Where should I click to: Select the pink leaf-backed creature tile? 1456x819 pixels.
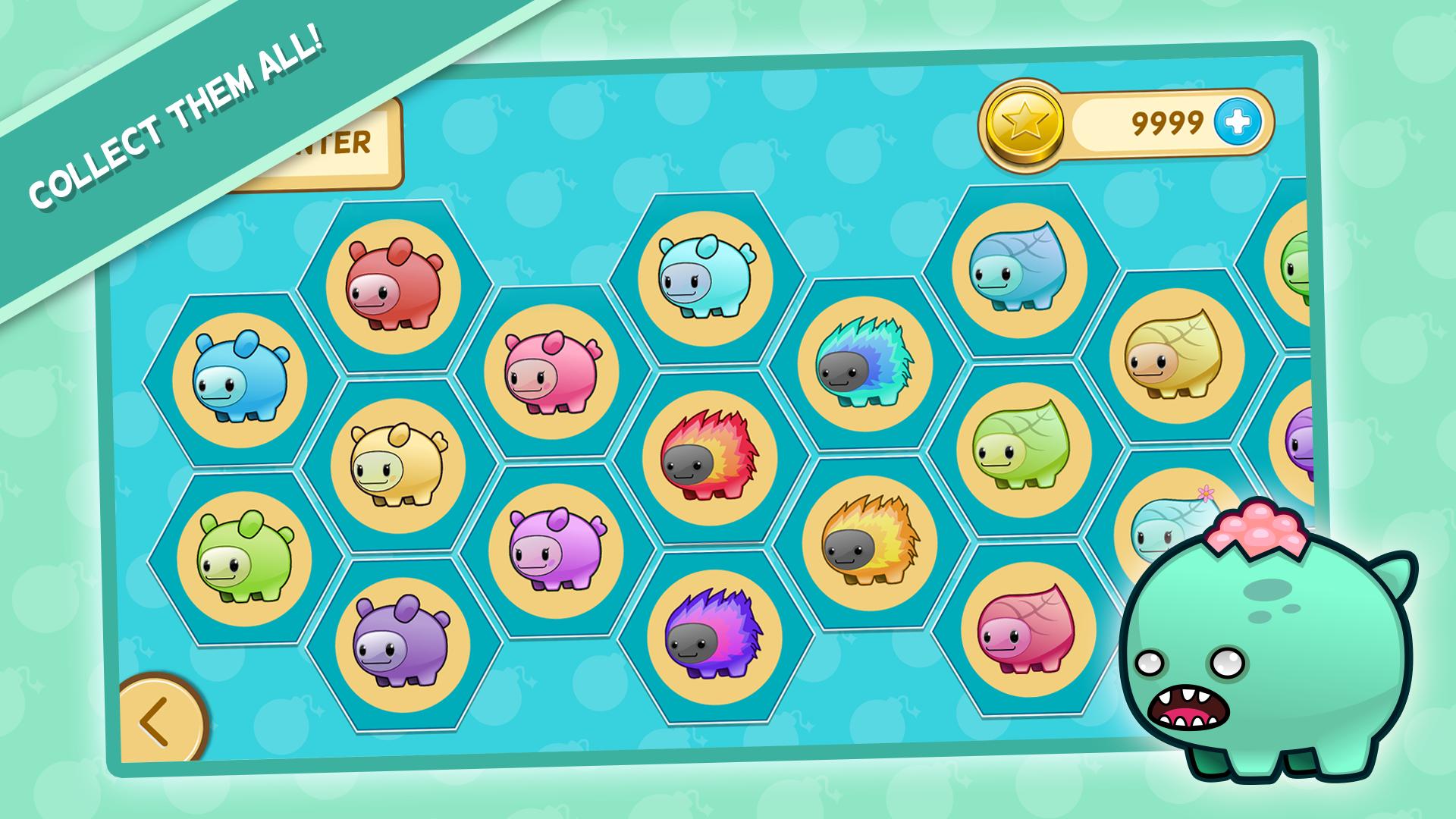pyautogui.click(x=1028, y=629)
